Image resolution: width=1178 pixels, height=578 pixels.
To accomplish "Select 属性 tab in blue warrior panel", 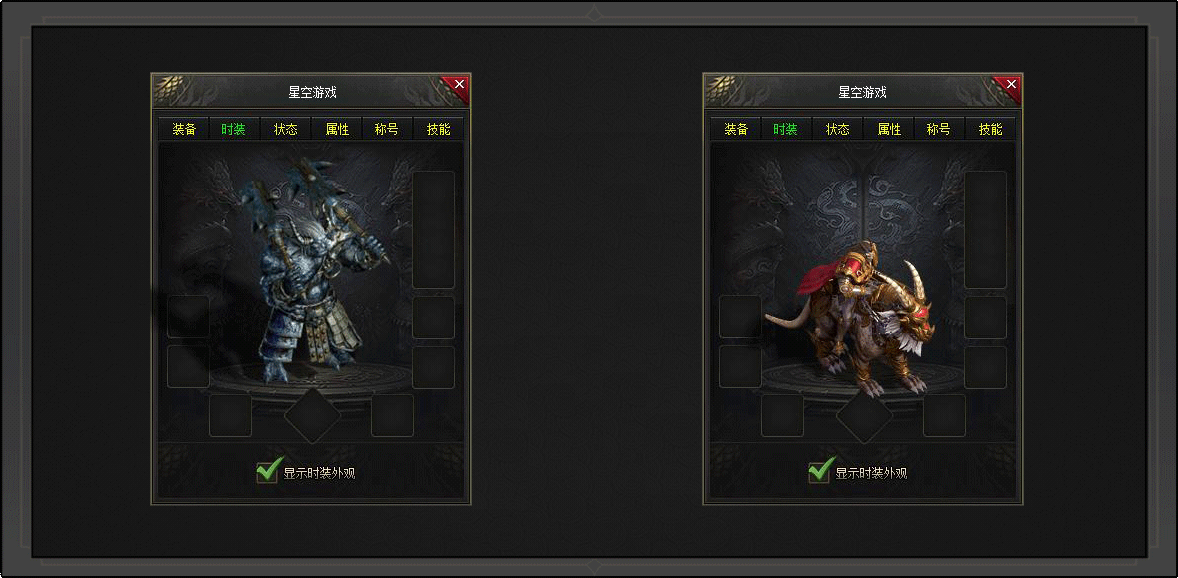I will 337,129.
